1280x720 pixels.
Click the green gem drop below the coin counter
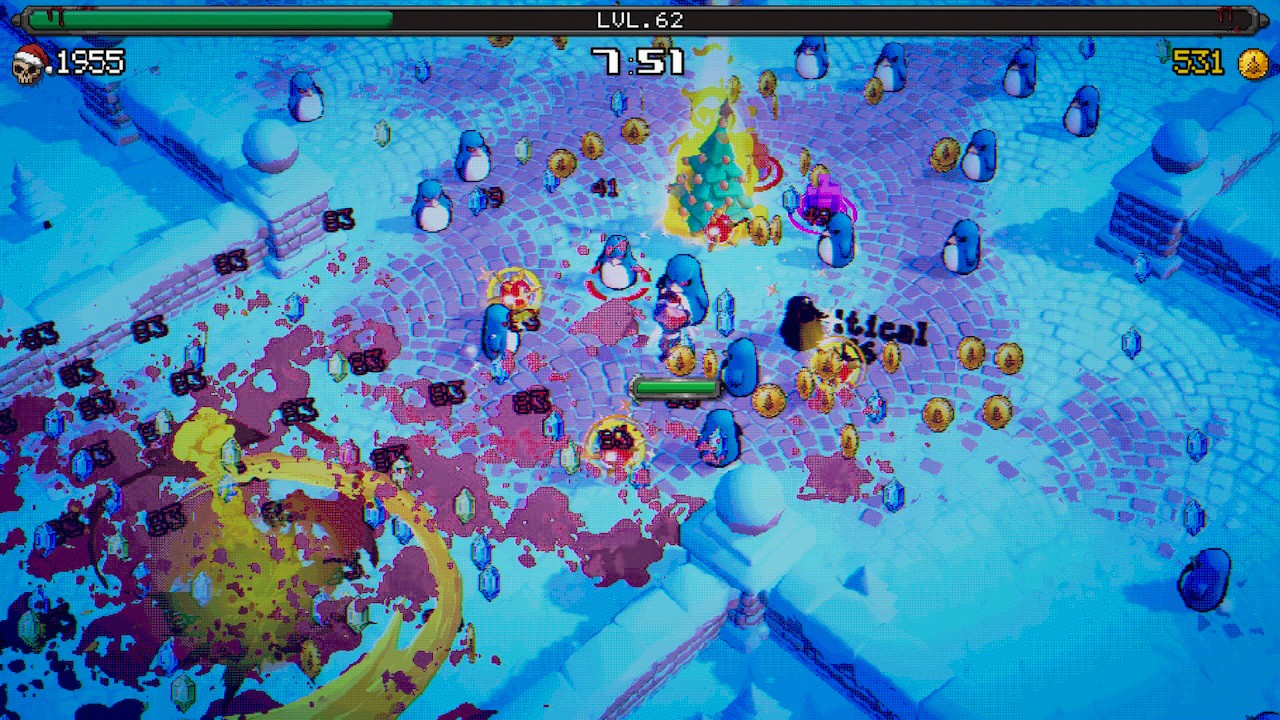(x=1165, y=48)
